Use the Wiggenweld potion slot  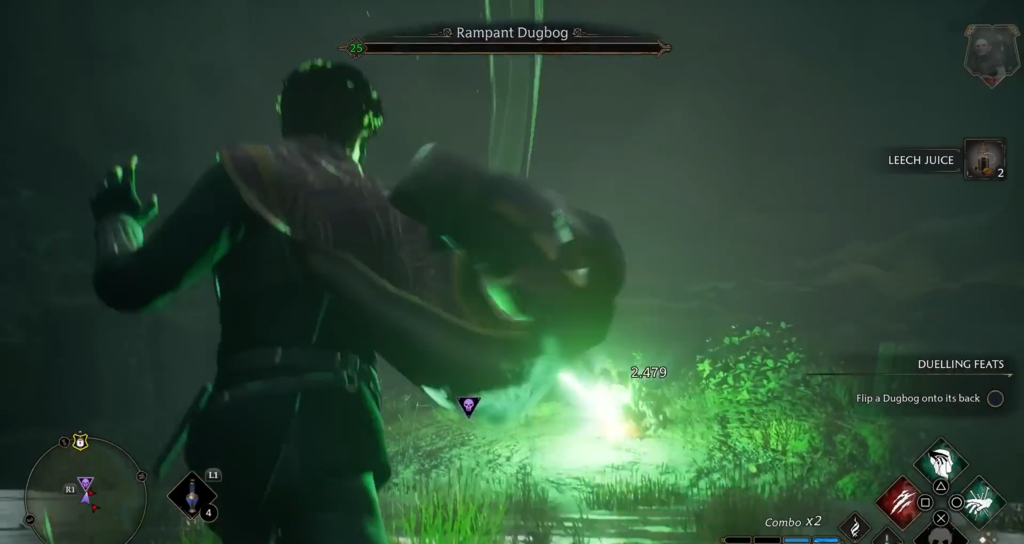coord(191,496)
